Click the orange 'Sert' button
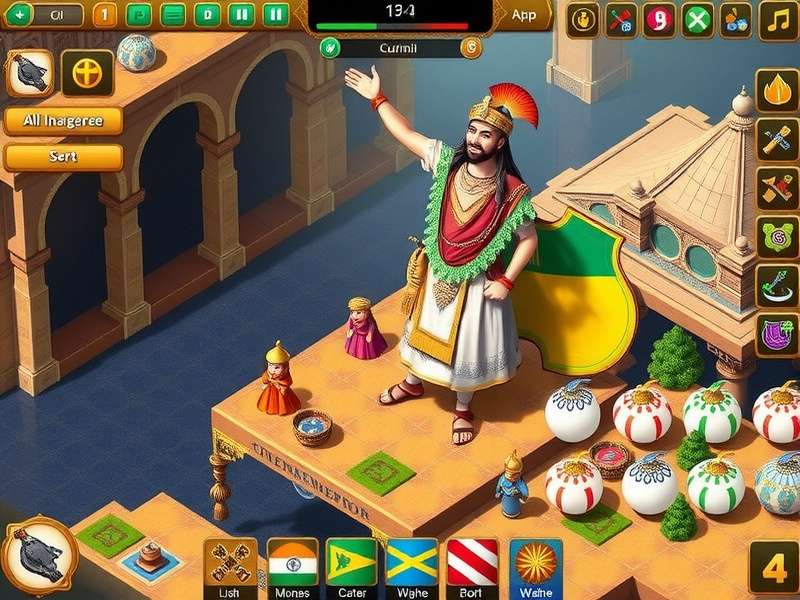Viewport: 800px width, 600px height. point(63,157)
